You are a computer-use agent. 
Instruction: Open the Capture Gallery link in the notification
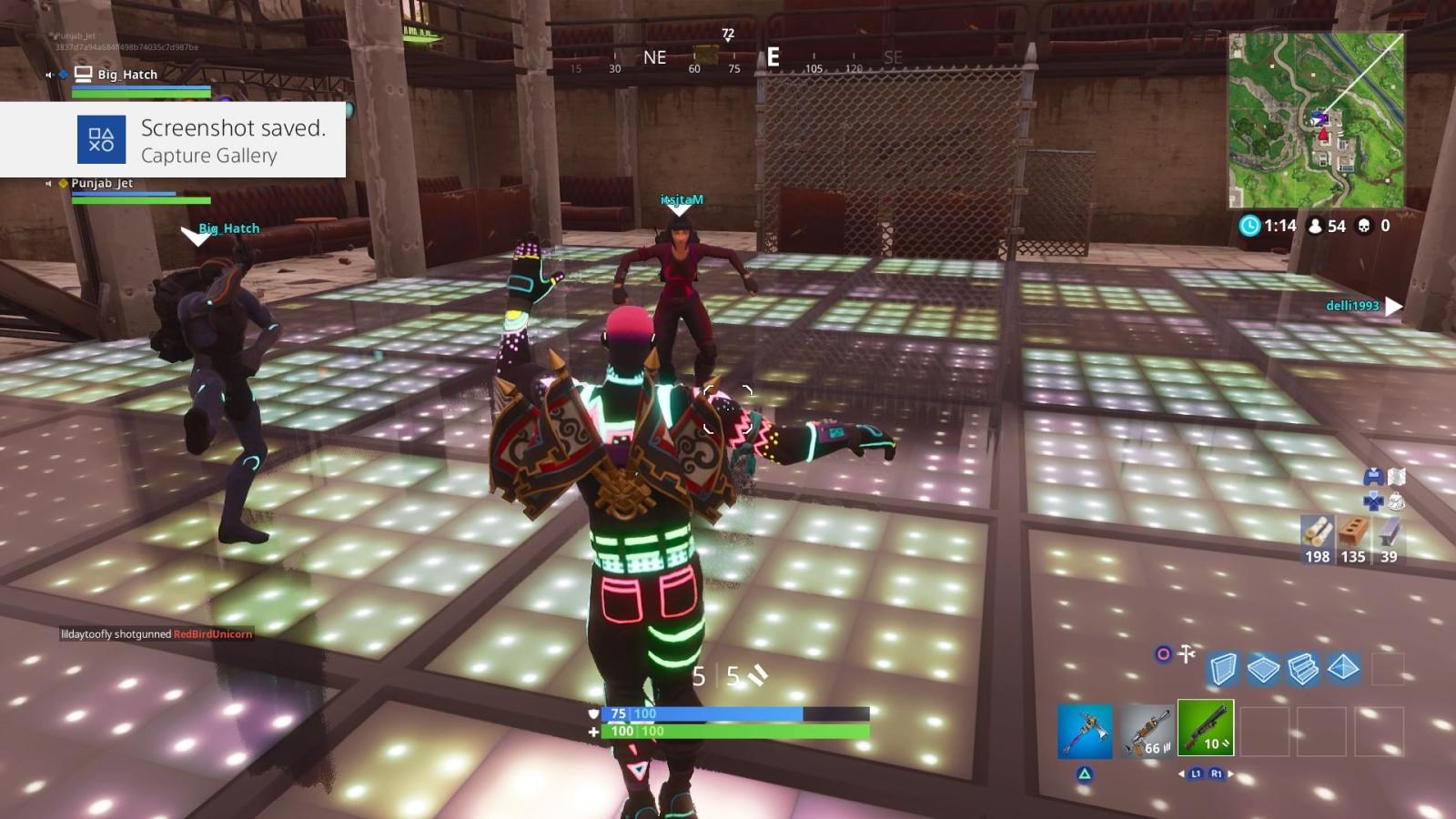(x=207, y=156)
